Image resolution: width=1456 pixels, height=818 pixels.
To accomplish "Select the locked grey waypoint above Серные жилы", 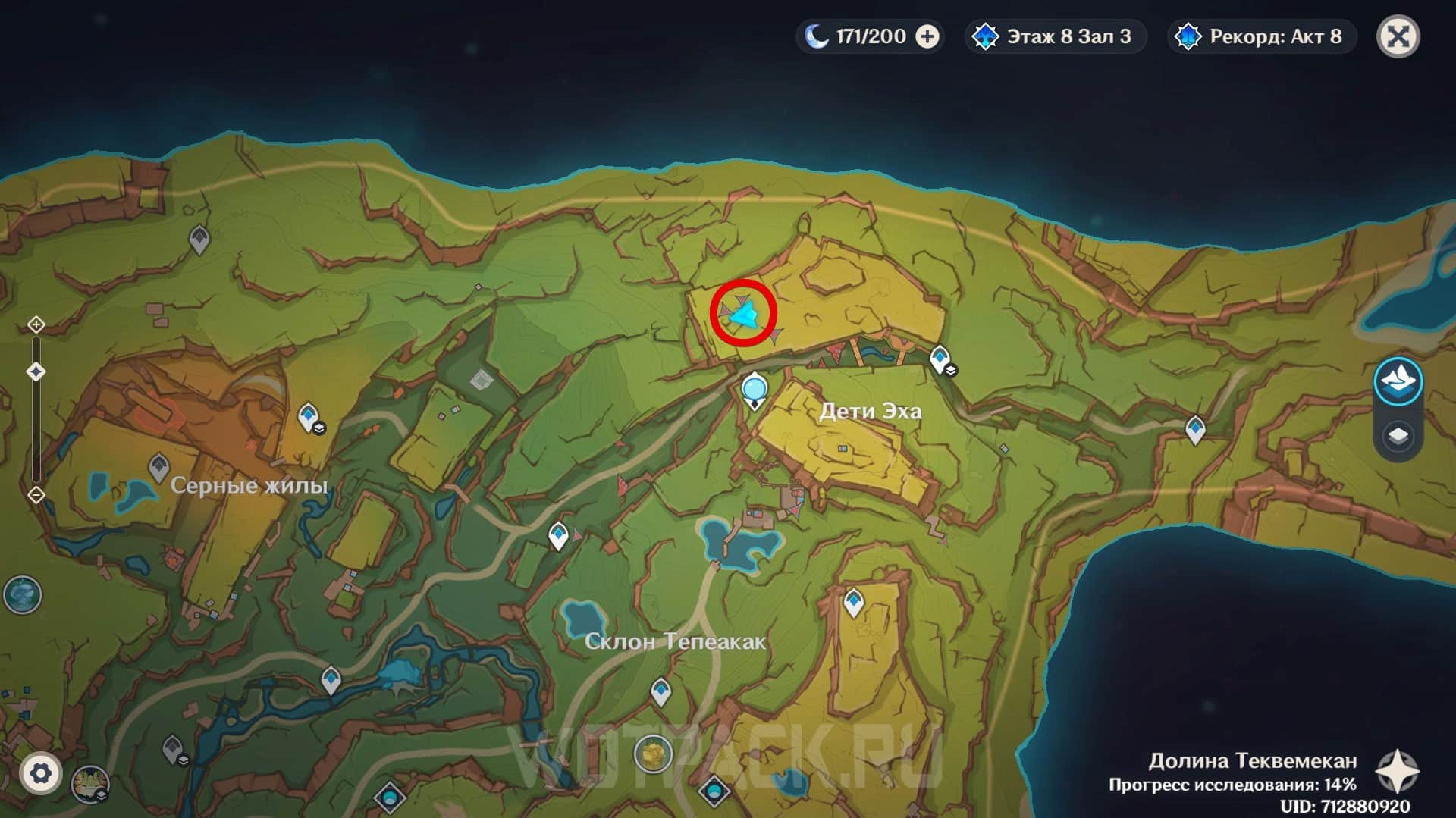I will tap(199, 240).
